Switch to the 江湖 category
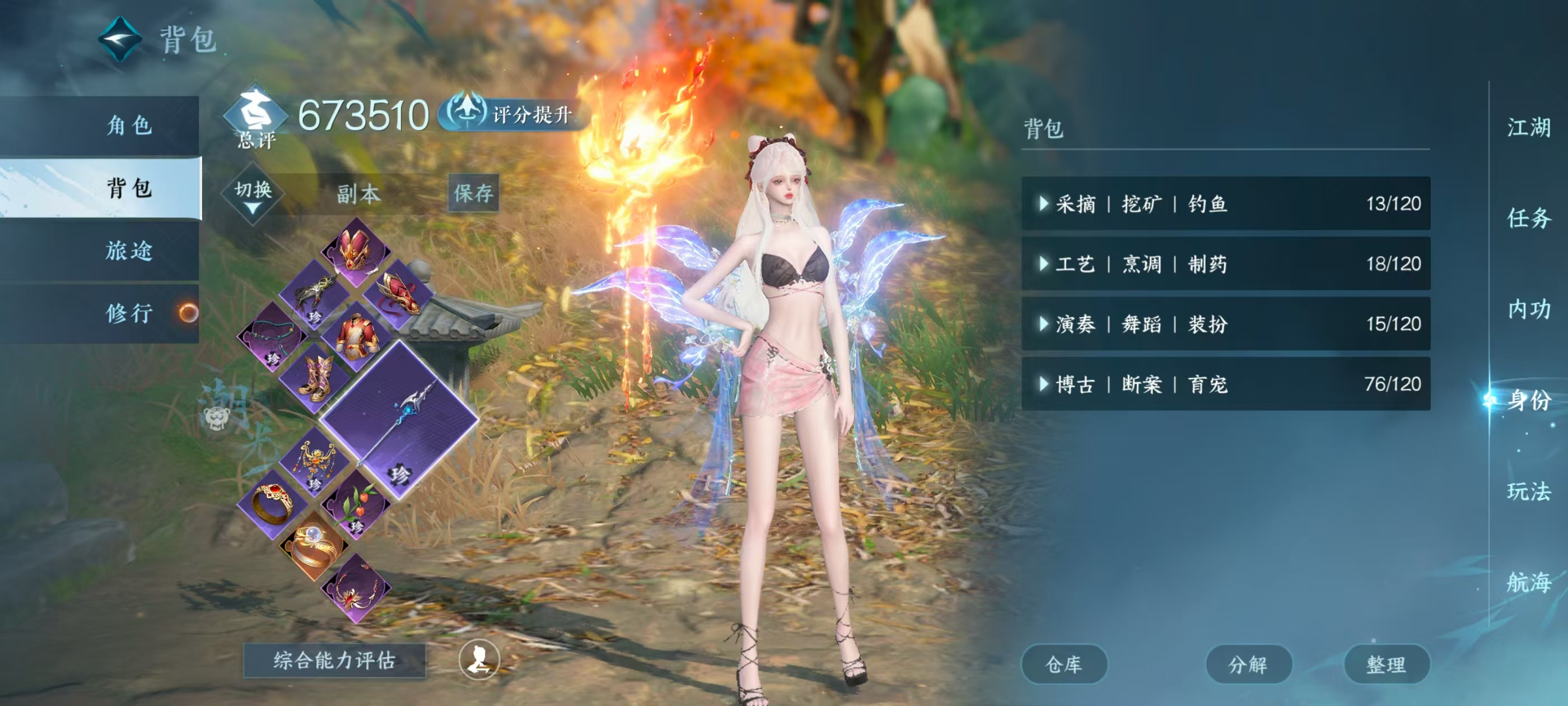Screen dimensions: 1568x706 pyautogui.click(x=1528, y=128)
